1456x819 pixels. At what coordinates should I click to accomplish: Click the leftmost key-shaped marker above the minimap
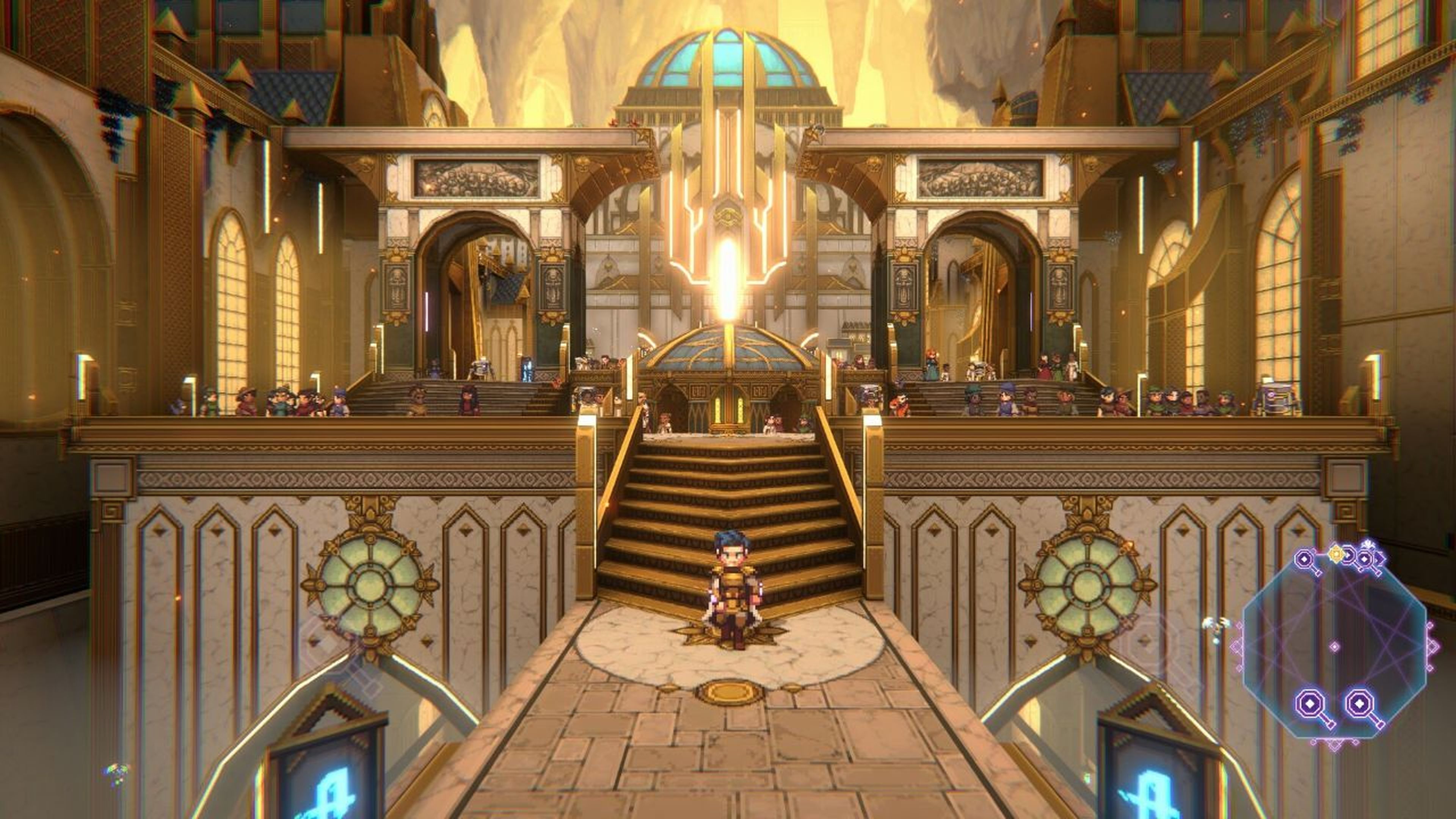(1304, 559)
